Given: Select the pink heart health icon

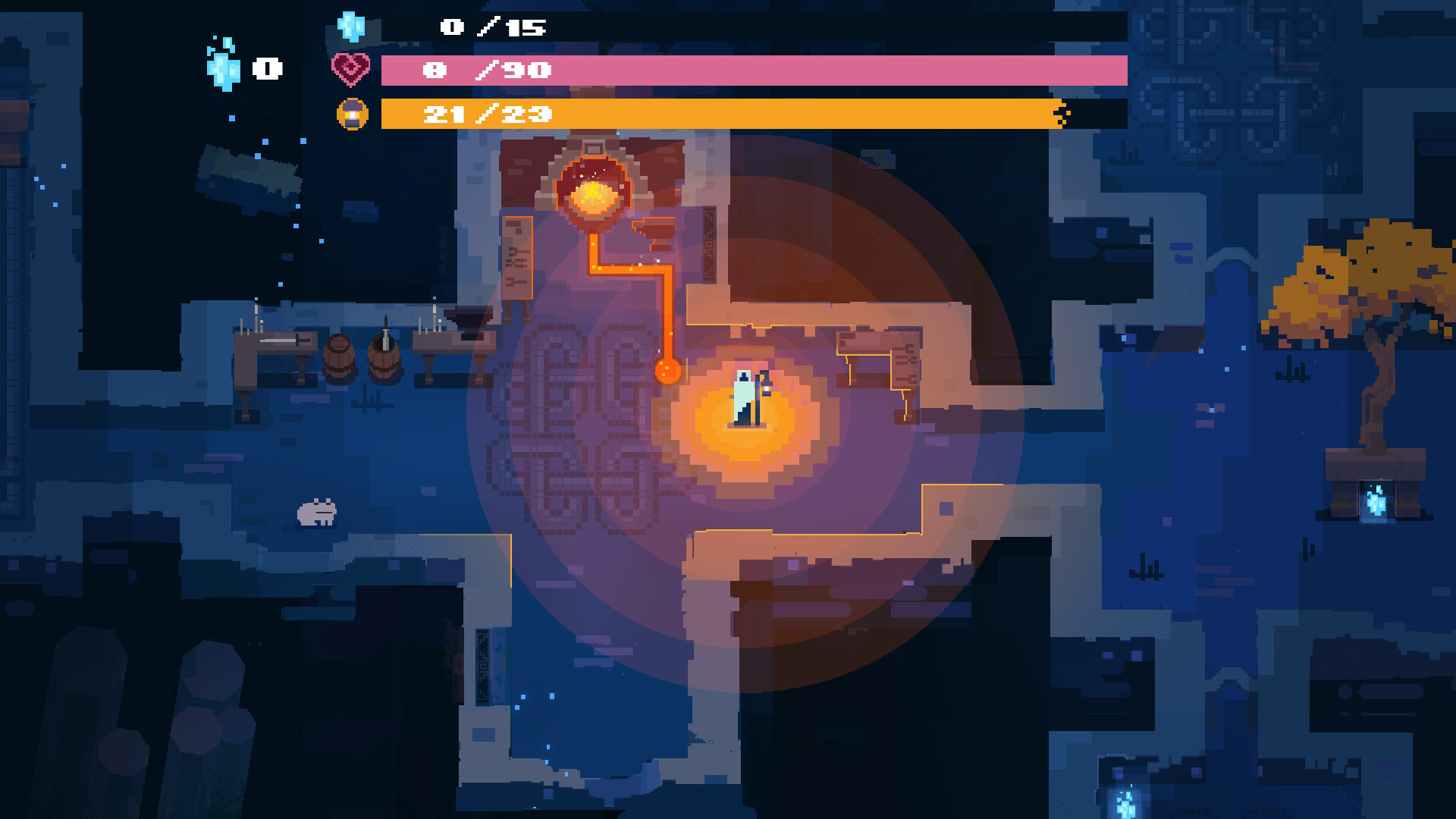Looking at the screenshot, I should pyautogui.click(x=350, y=69).
